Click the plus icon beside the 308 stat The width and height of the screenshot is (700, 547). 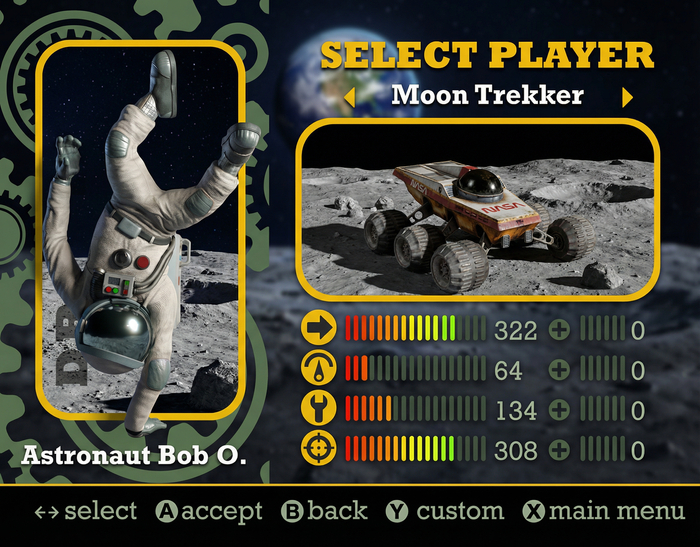[560, 450]
